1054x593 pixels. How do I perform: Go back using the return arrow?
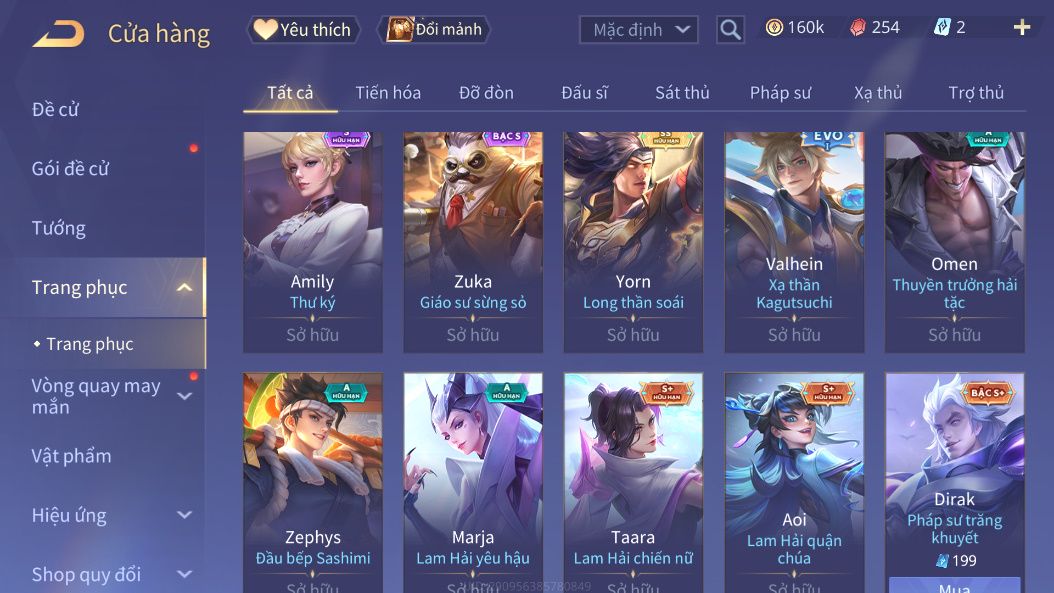click(x=58, y=33)
